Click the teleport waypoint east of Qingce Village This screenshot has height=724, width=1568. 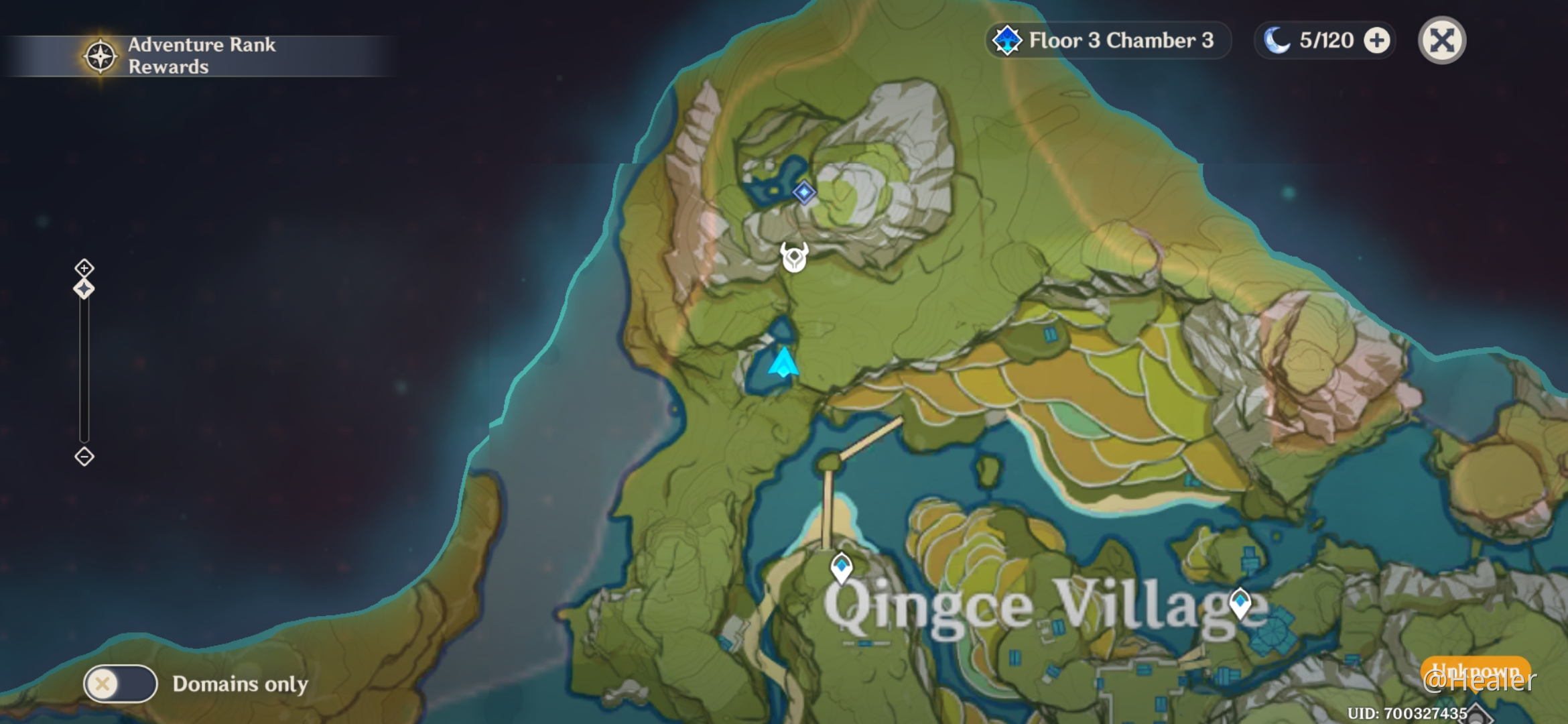(1242, 602)
